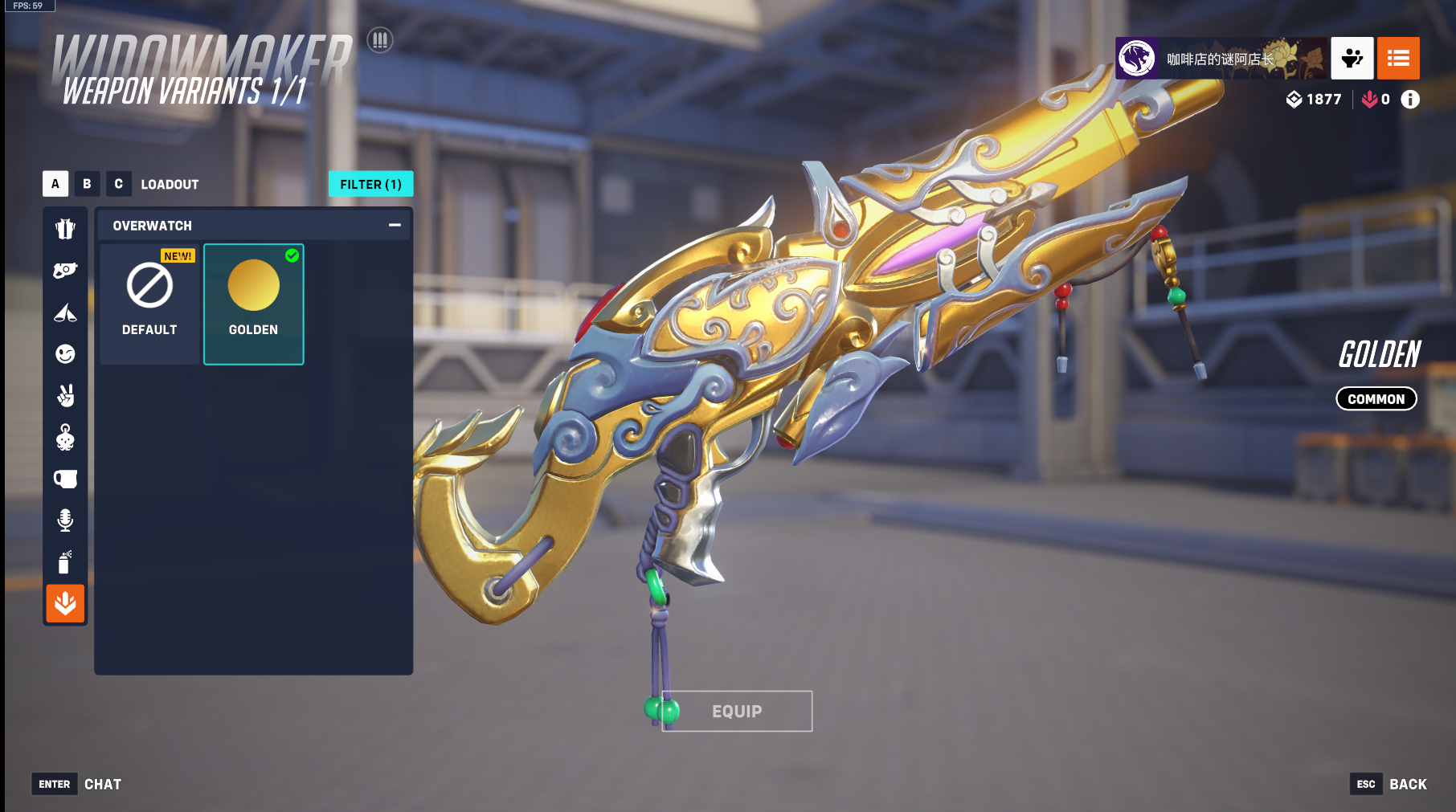
Task: Open the sprays category (spray can icon)
Action: point(65,562)
